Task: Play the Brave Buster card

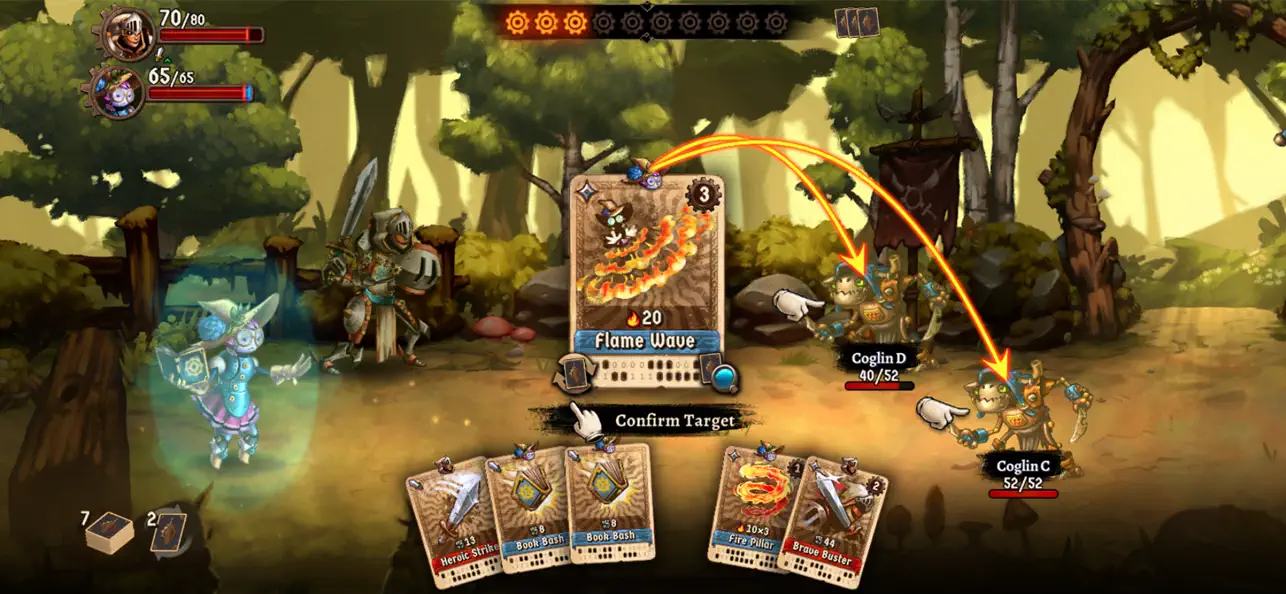Action: tap(835, 518)
